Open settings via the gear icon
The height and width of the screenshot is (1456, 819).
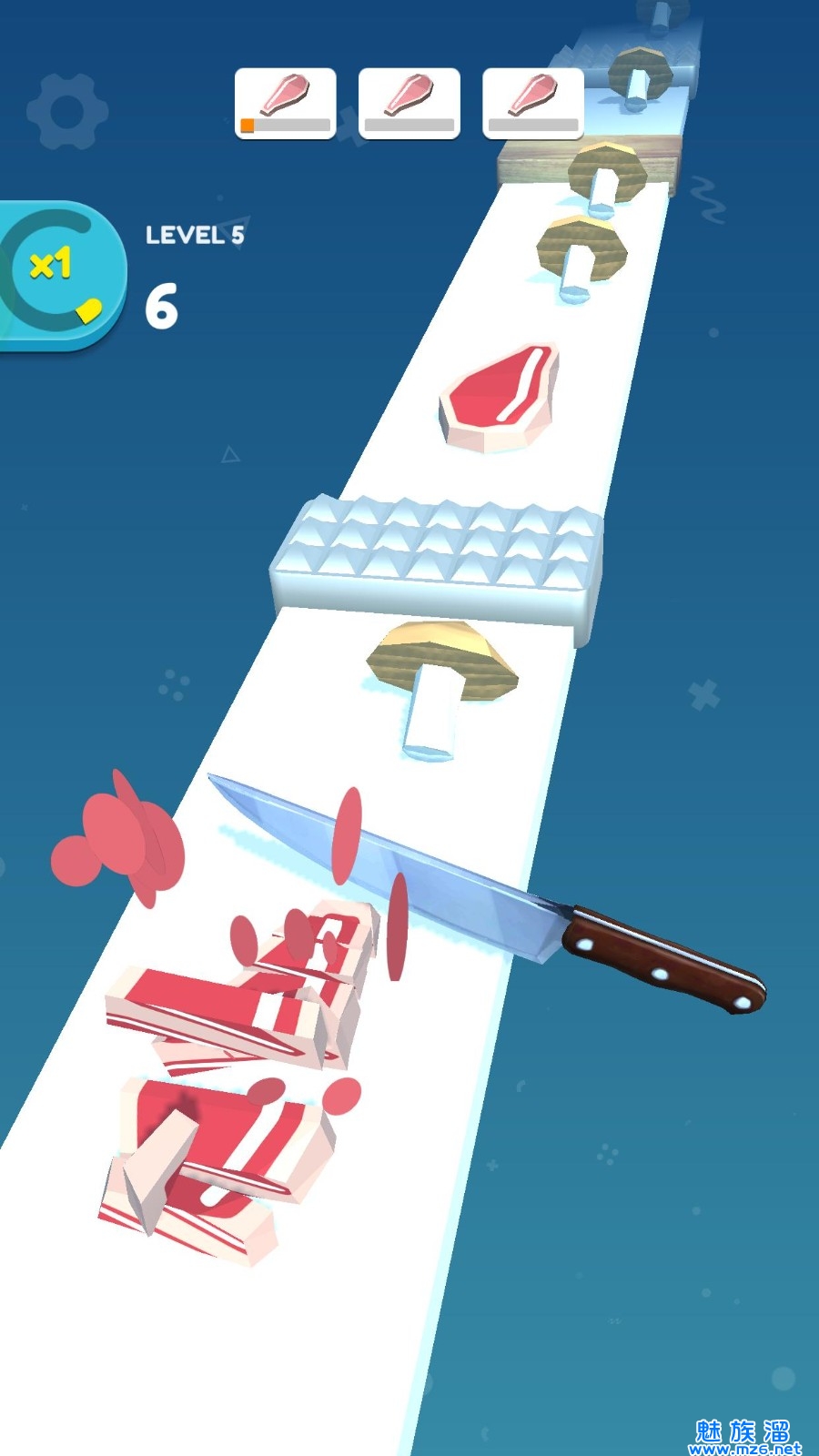66,112
